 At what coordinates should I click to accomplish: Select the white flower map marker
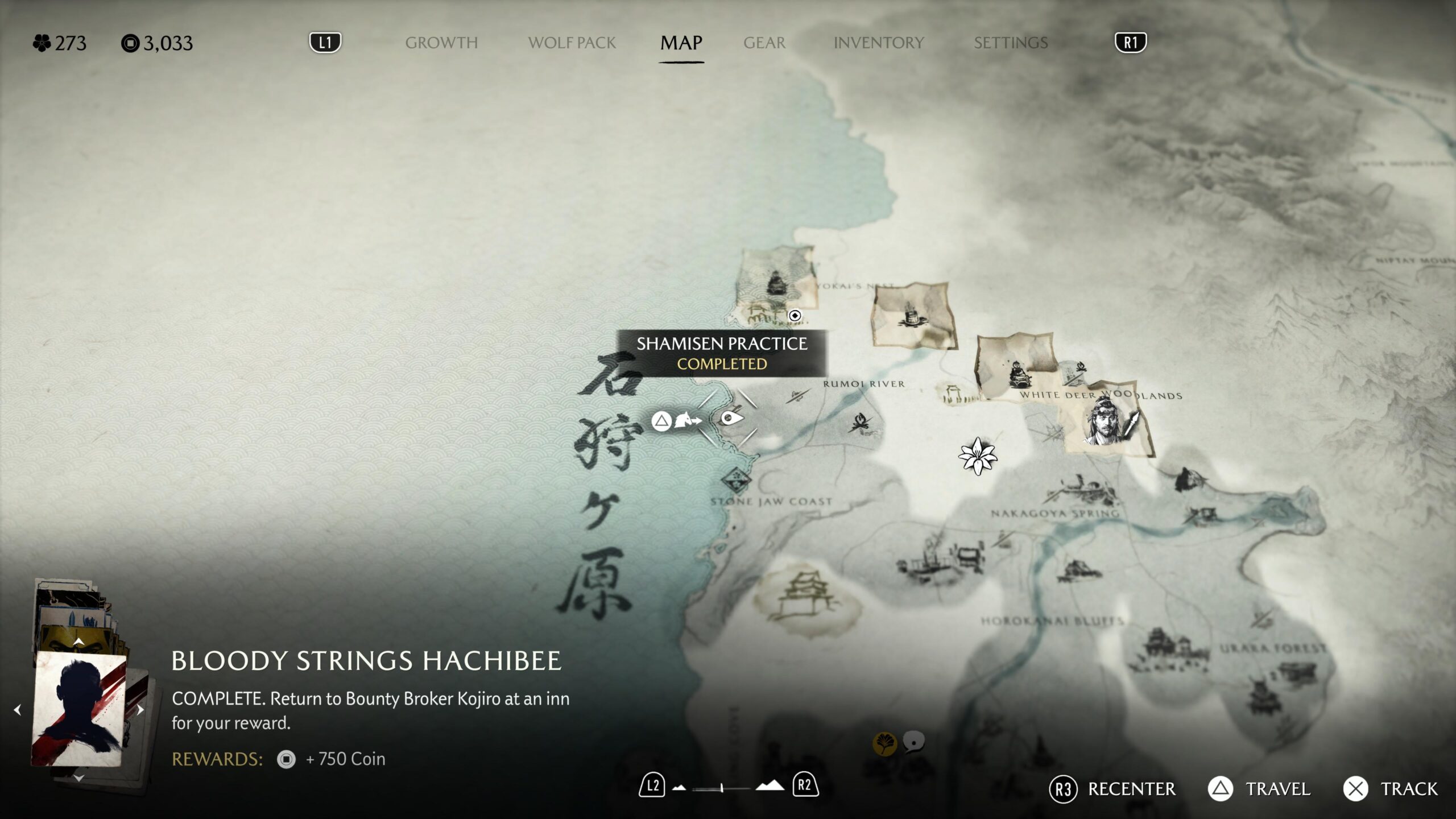977,456
